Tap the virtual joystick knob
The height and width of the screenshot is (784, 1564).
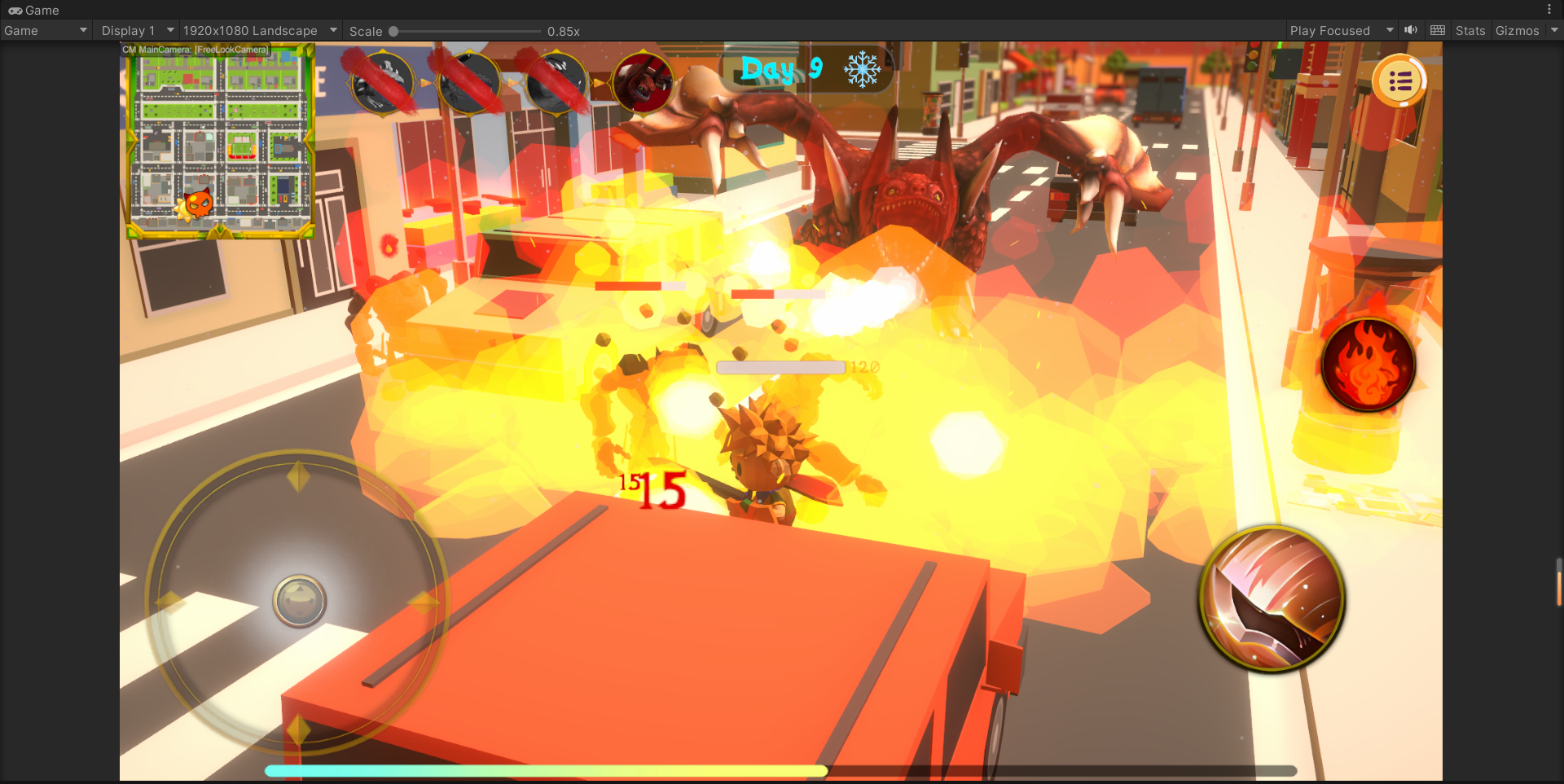(299, 601)
